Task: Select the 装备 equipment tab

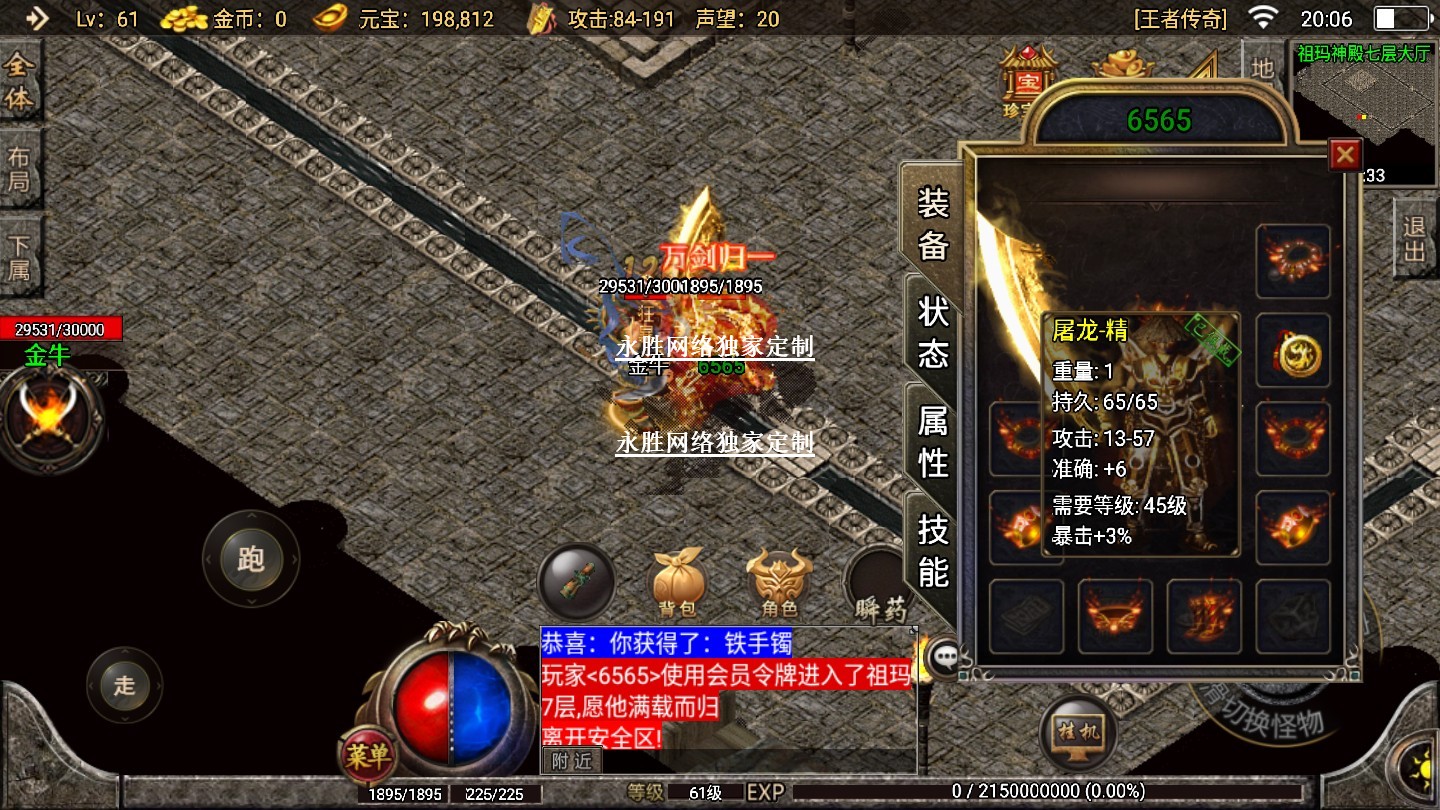Action: [x=933, y=225]
